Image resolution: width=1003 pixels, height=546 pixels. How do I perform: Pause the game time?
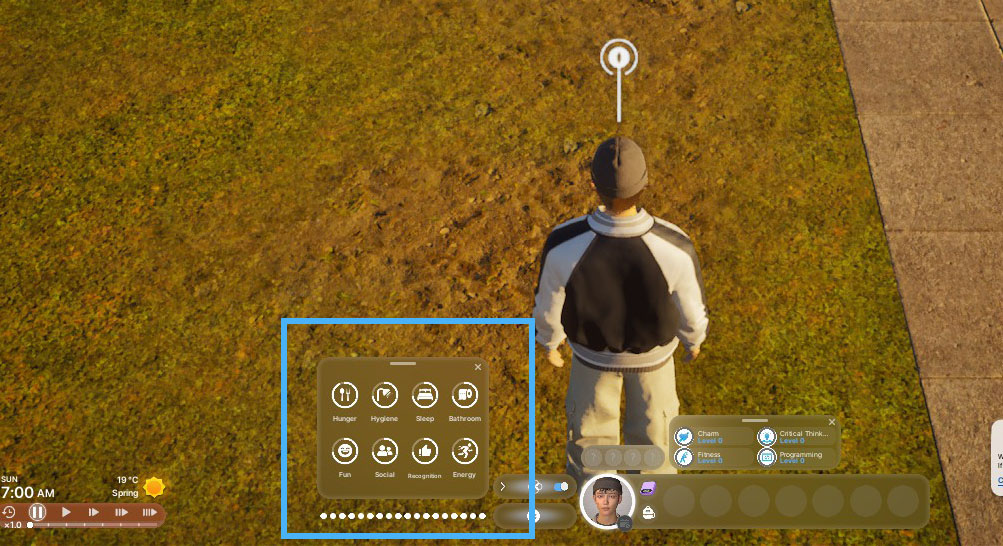point(37,512)
